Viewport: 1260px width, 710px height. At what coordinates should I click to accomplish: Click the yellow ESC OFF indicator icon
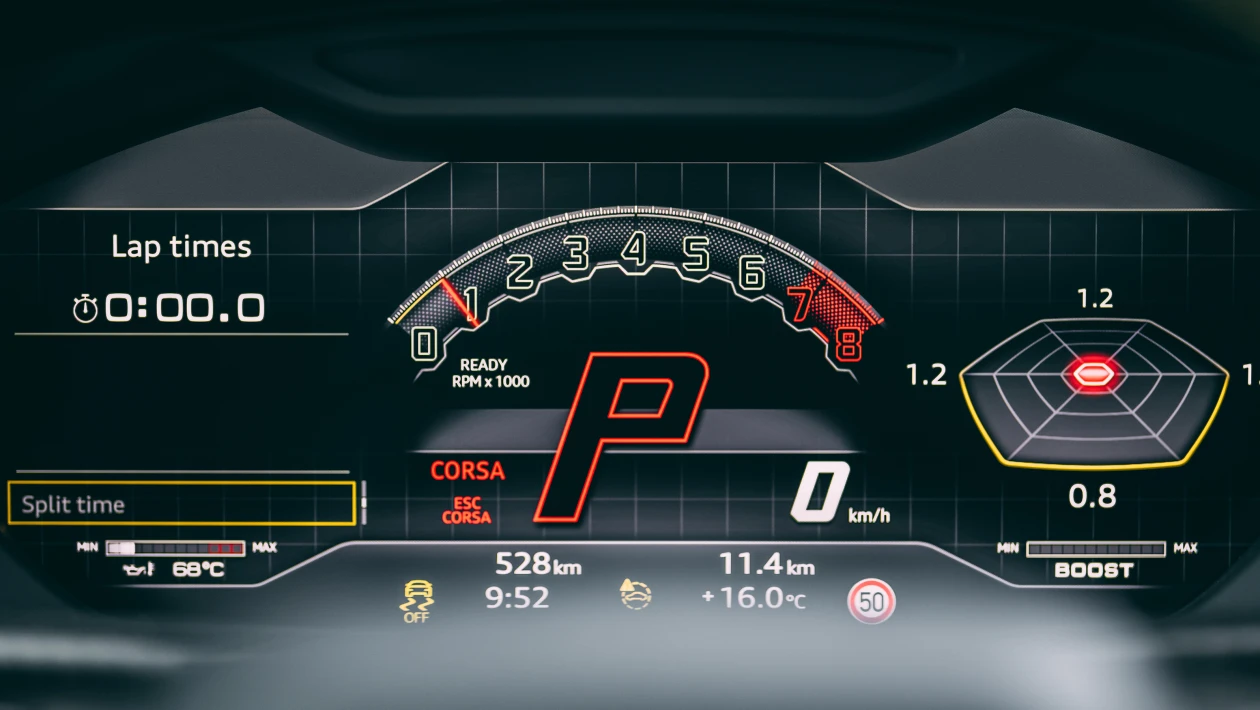click(x=415, y=599)
